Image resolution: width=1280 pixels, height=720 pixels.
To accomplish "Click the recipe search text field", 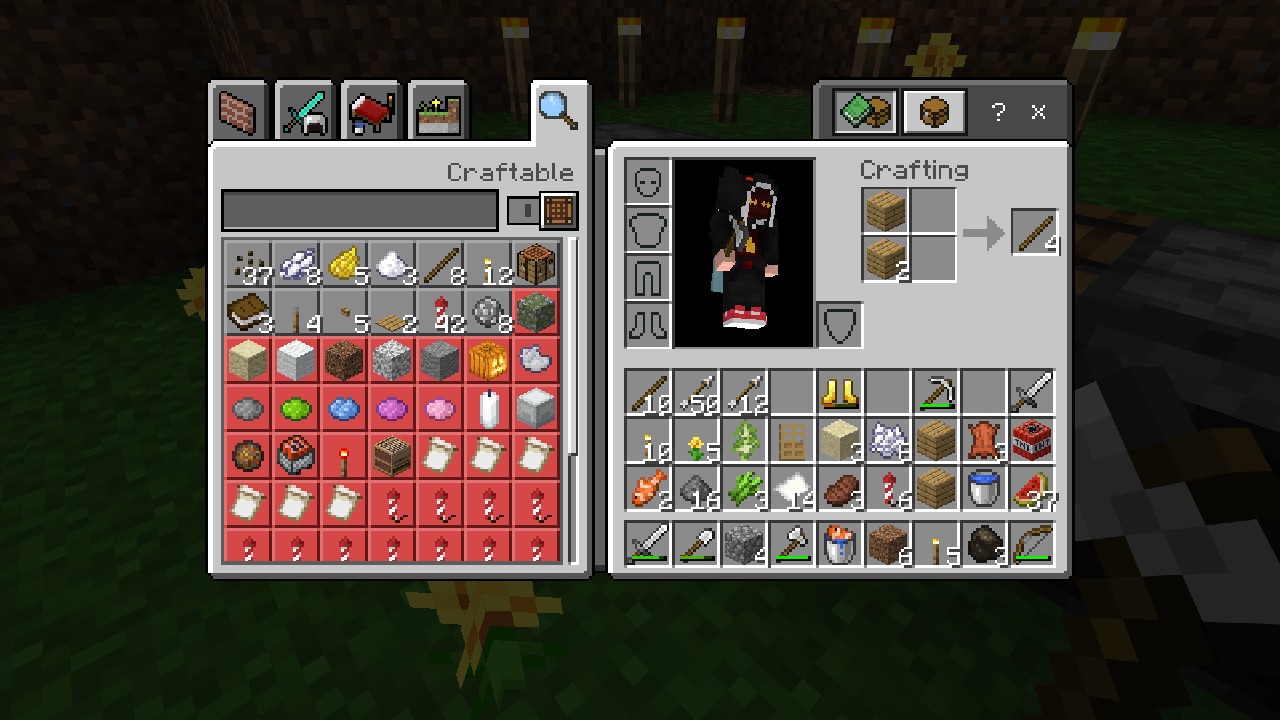I will (x=358, y=210).
